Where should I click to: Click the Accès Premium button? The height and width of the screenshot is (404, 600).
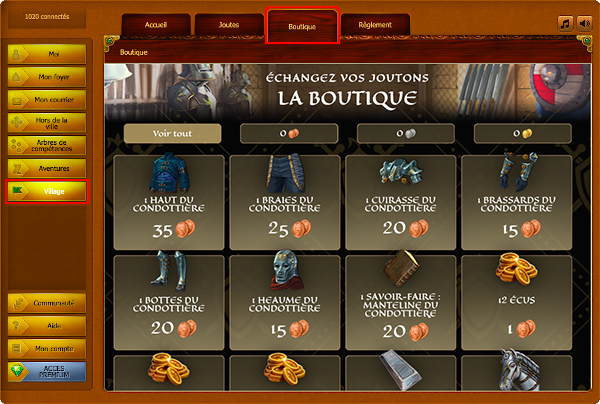click(x=46, y=372)
